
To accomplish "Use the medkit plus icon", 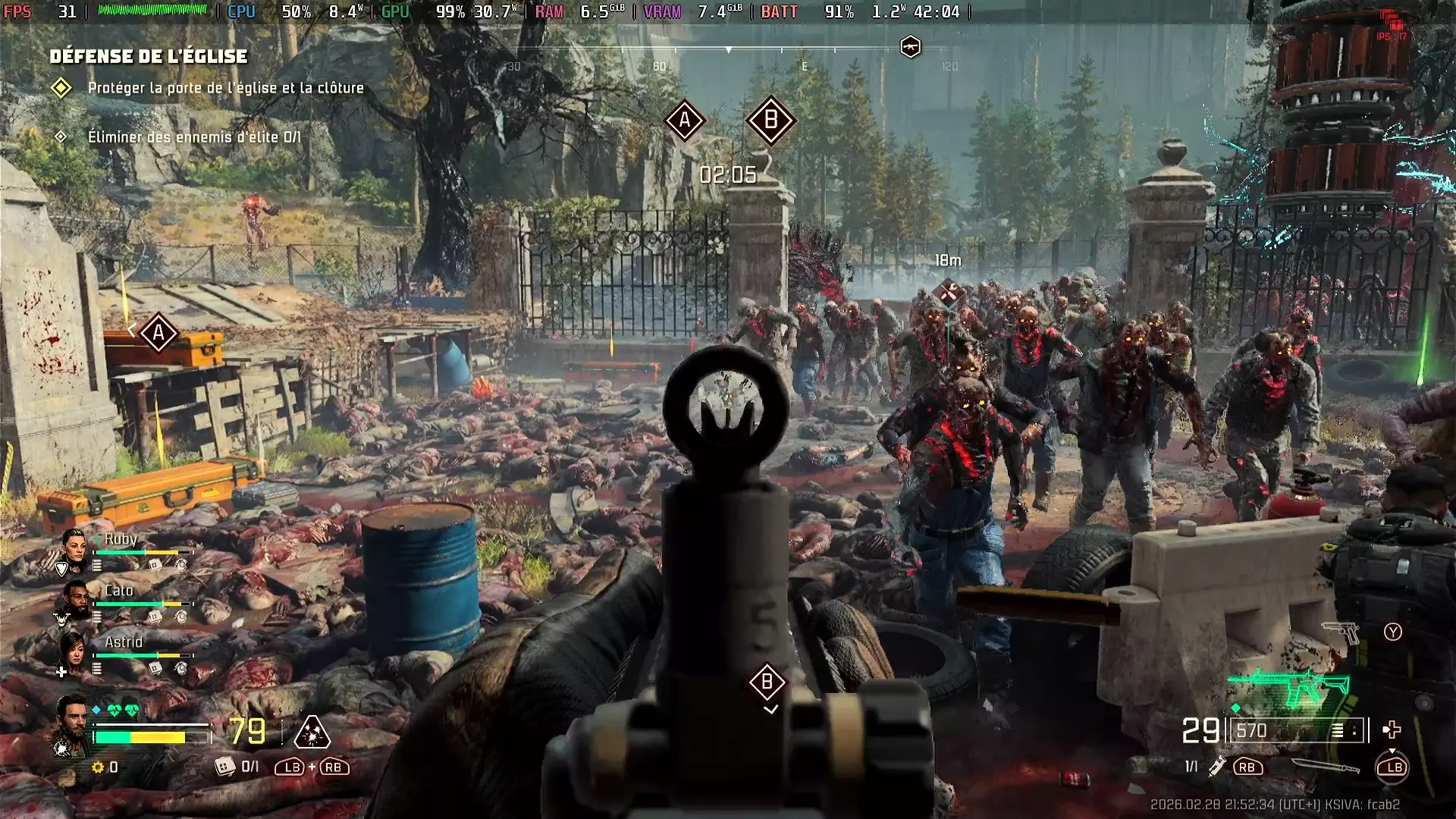I will (1392, 730).
